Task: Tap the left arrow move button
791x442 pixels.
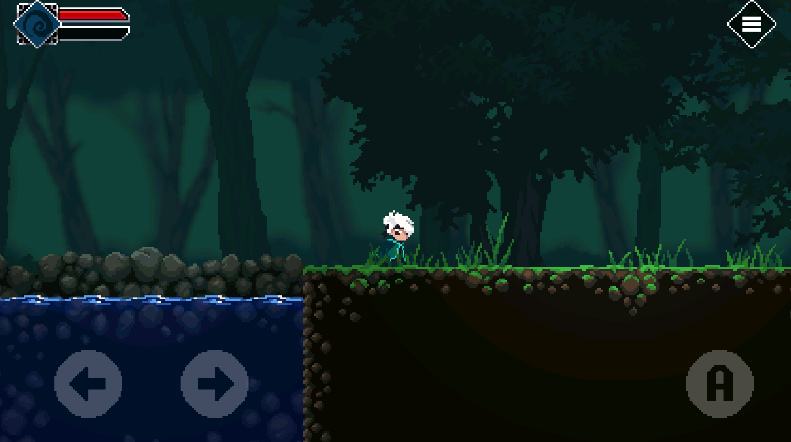Action: pos(88,383)
